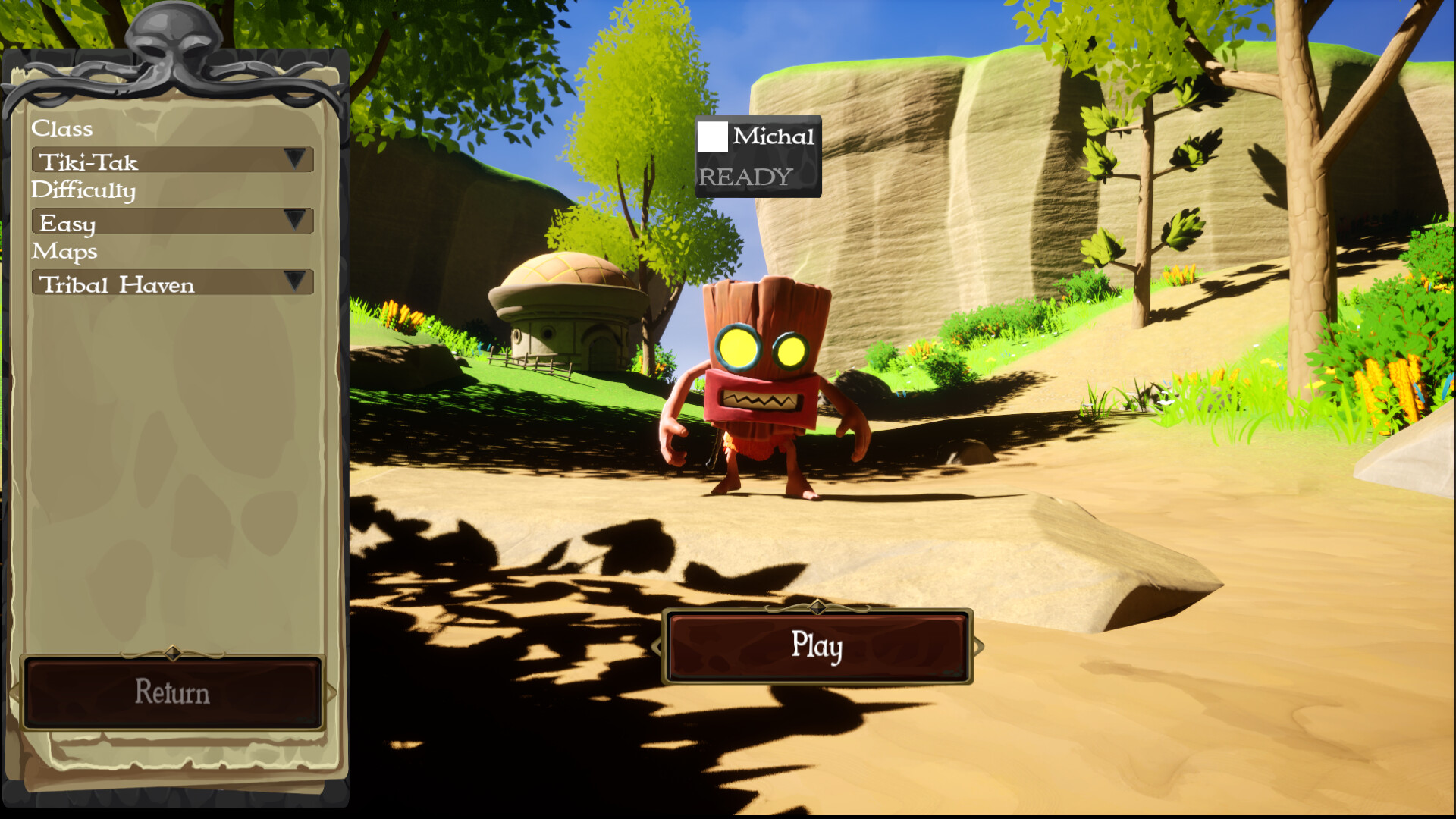The height and width of the screenshot is (819, 1456).
Task: Click the Difficulty label text
Action: (x=85, y=191)
